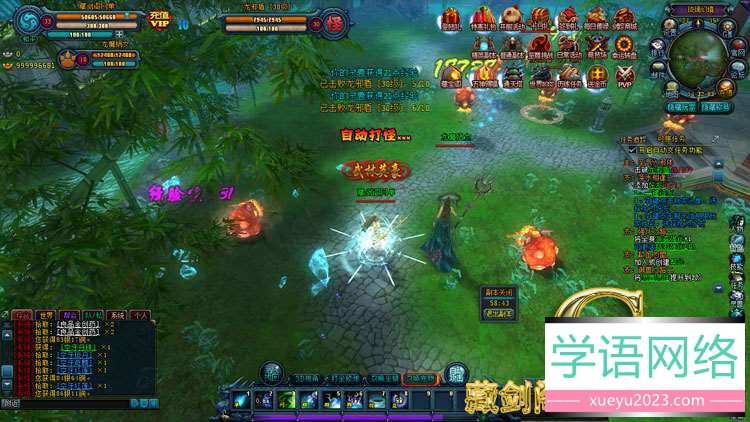Viewport: 750px width, 422px height.
Task: Switch to the 个人 chat tab
Action: (x=140, y=313)
